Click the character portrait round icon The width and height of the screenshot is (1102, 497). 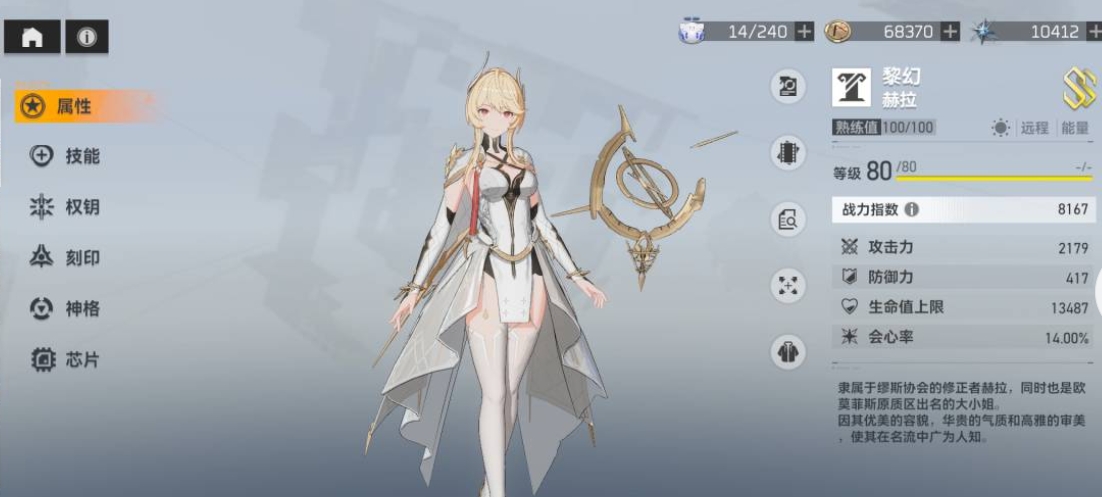coord(788,87)
